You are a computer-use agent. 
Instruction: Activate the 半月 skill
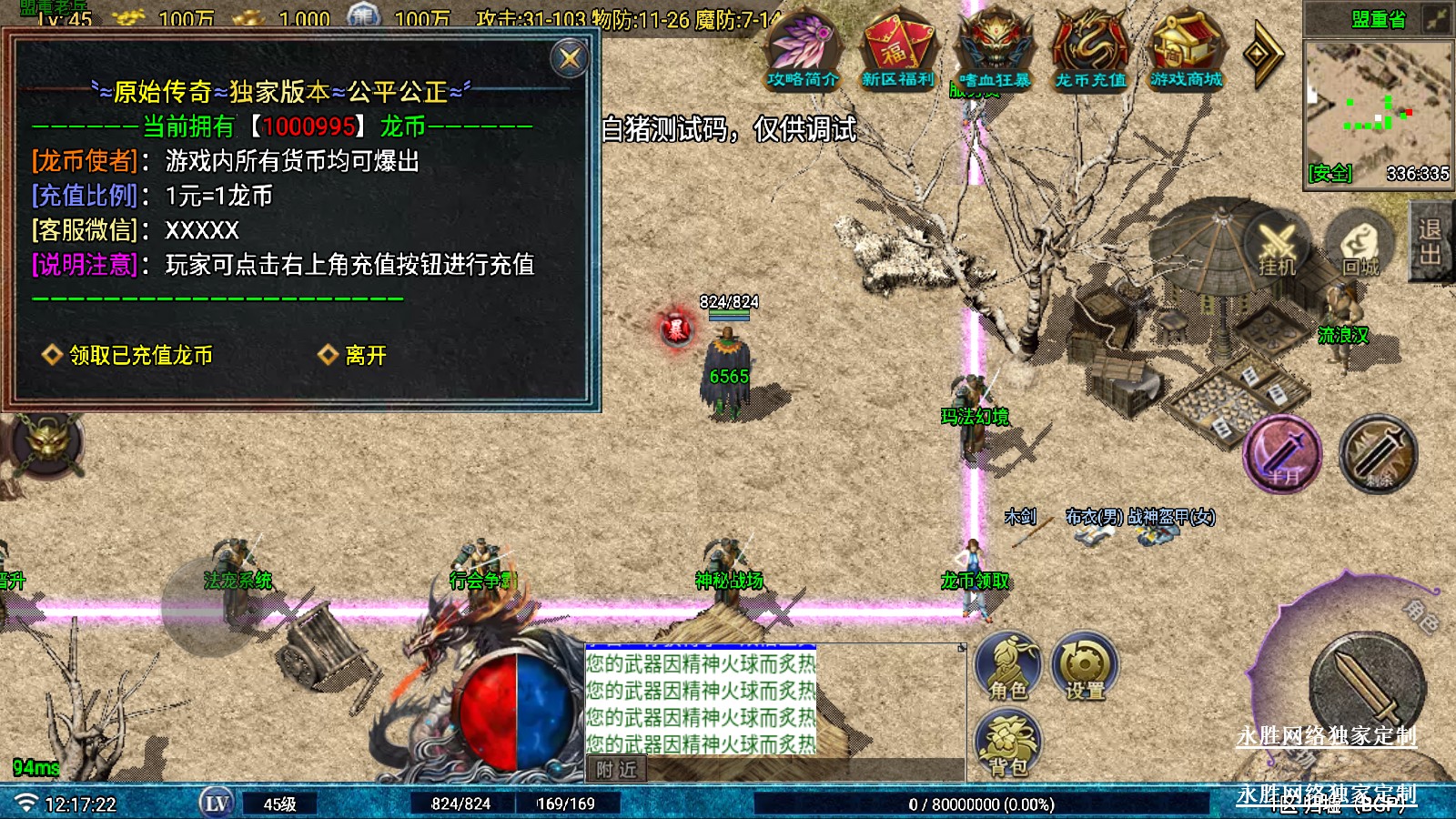pyautogui.click(x=1282, y=454)
